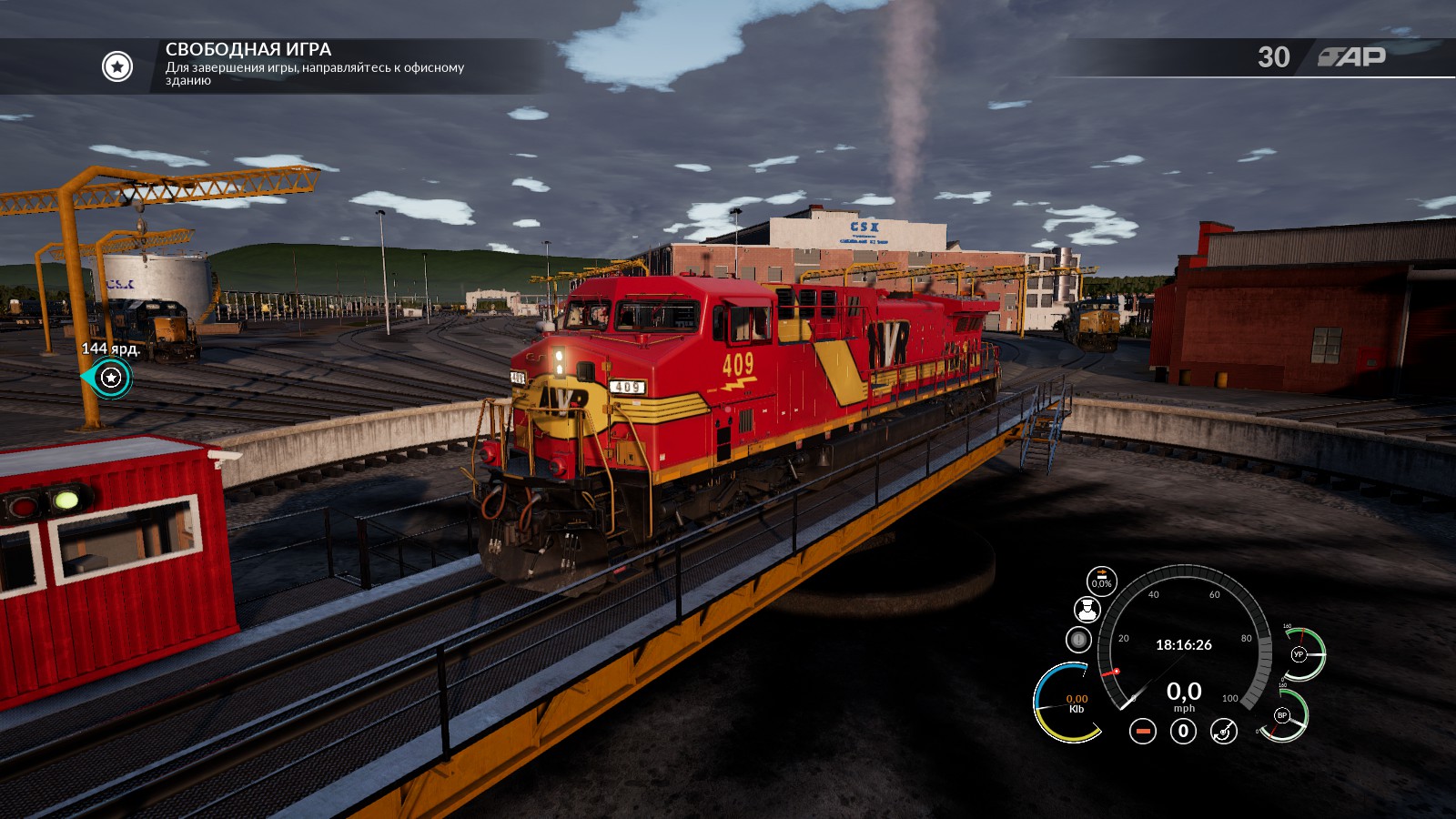This screenshot has height=819, width=1456.
Task: Click the grey alerter exclamation icon
Action: click(x=1078, y=640)
